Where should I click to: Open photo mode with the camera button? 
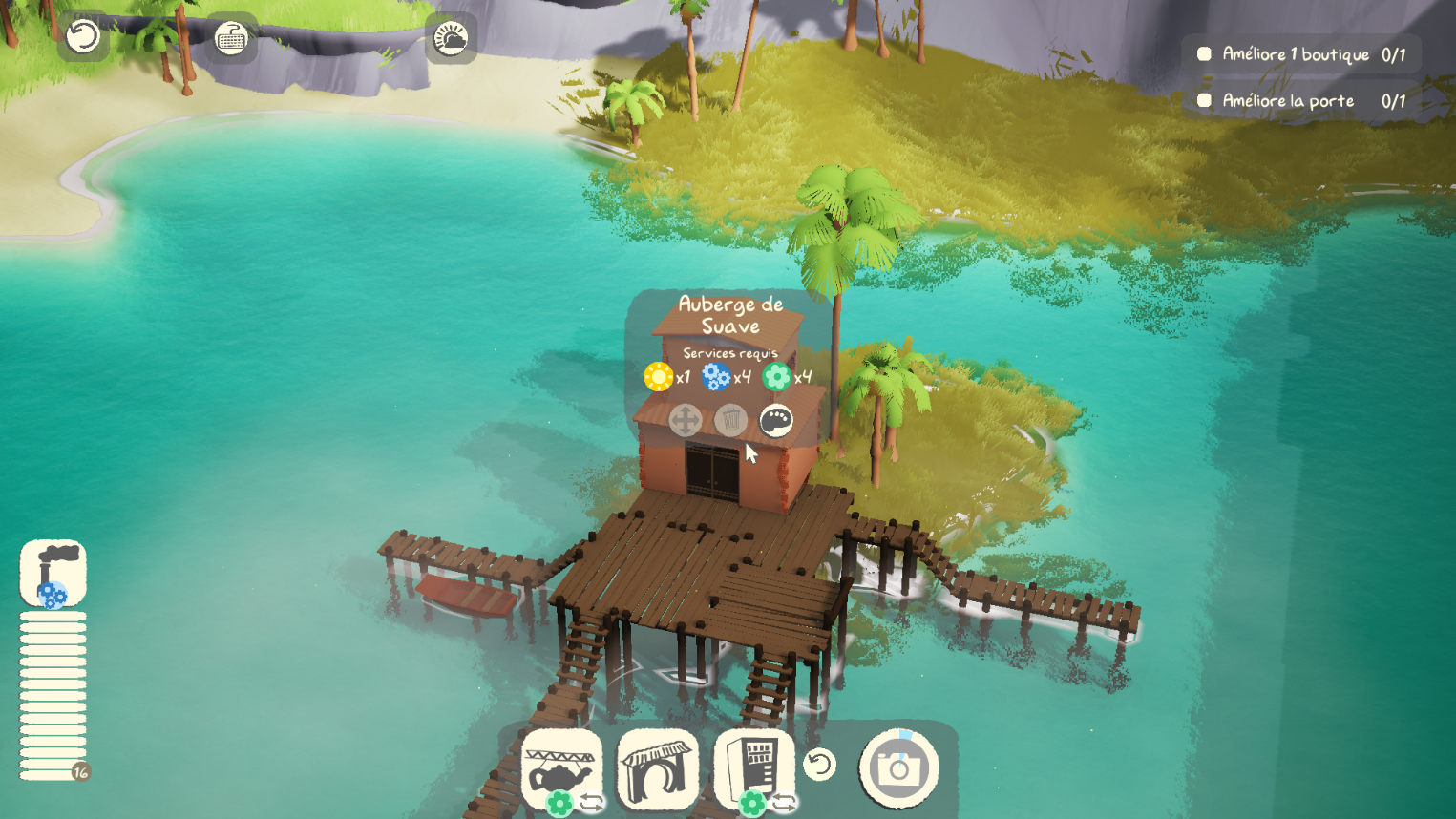pyautogui.click(x=898, y=768)
